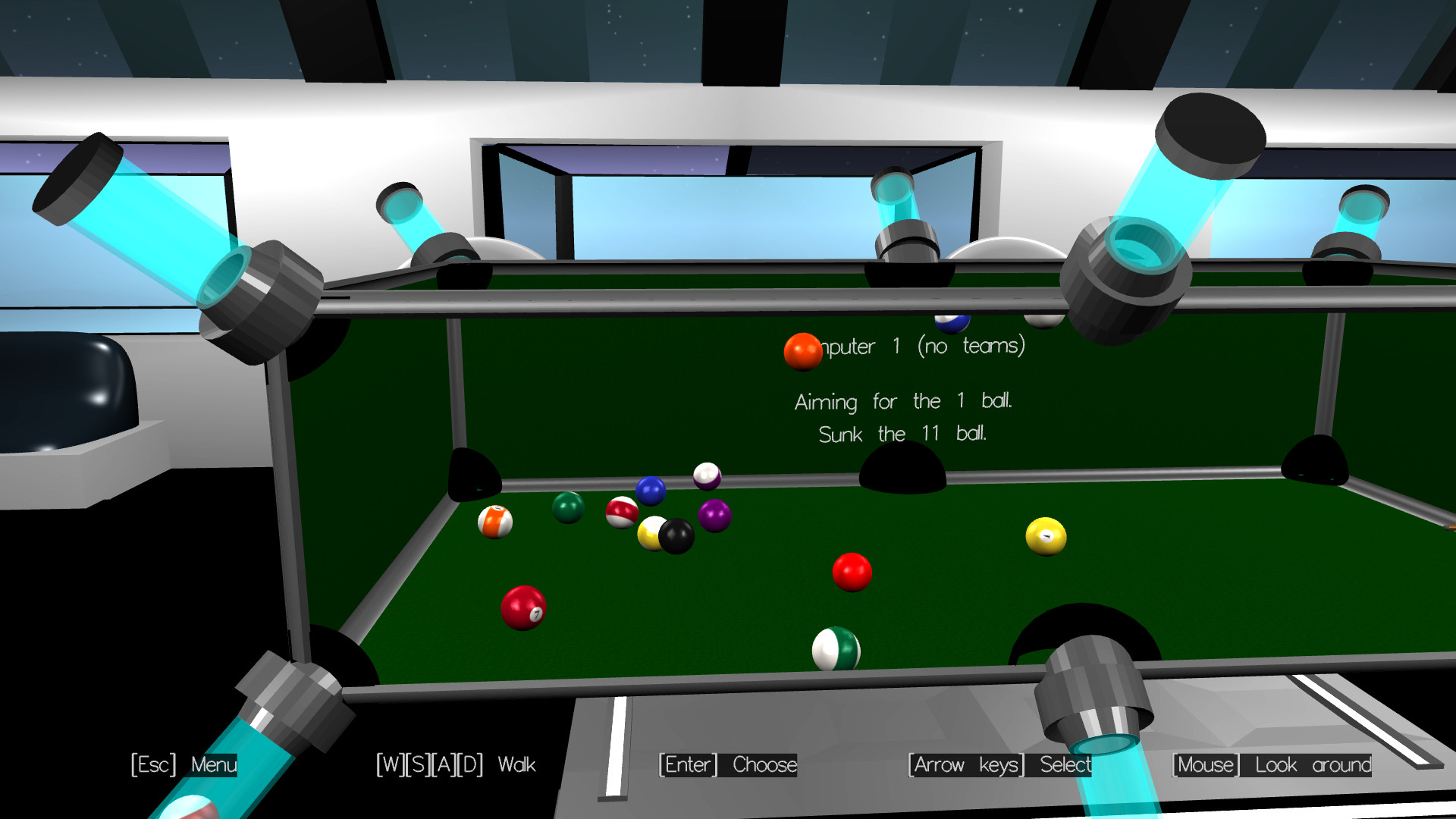Click the [Arrow keys] Select prompt
Viewport: 1456px width, 819px height.
click(x=1001, y=765)
